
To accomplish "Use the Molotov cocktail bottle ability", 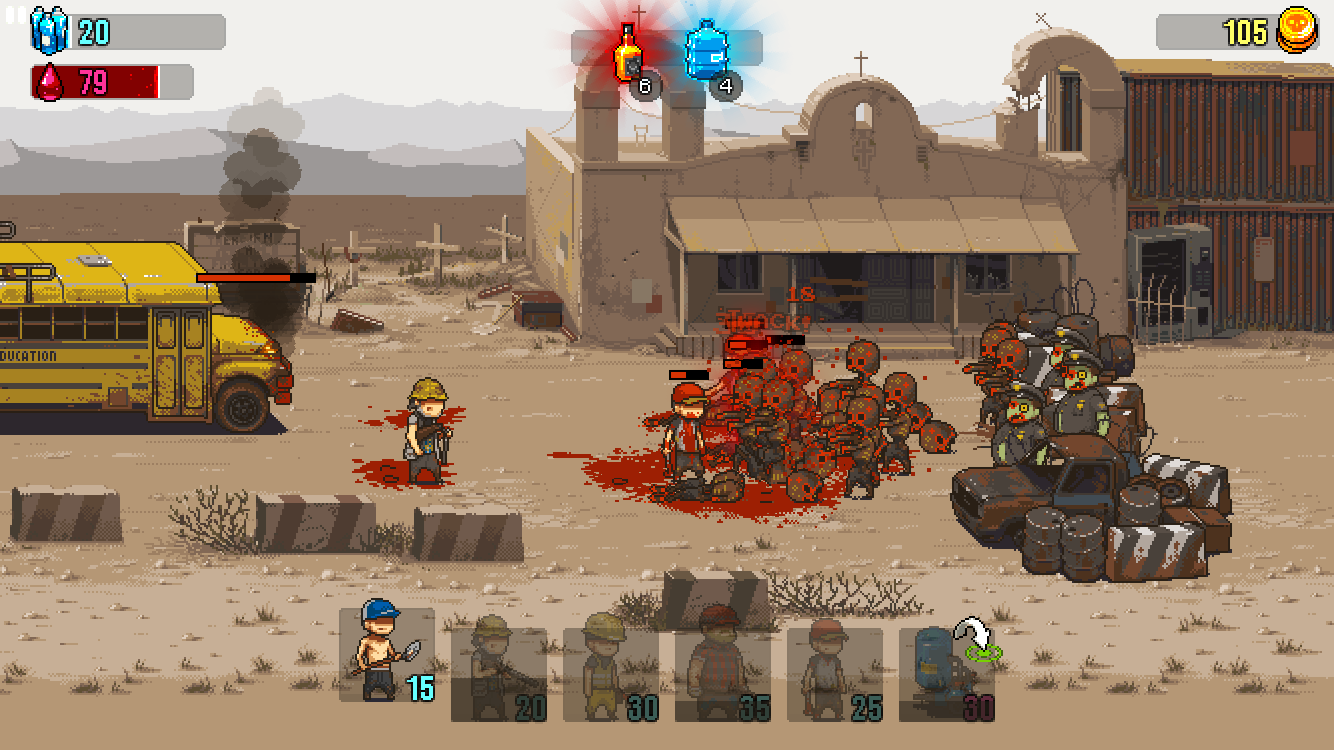I will pyautogui.click(x=629, y=53).
